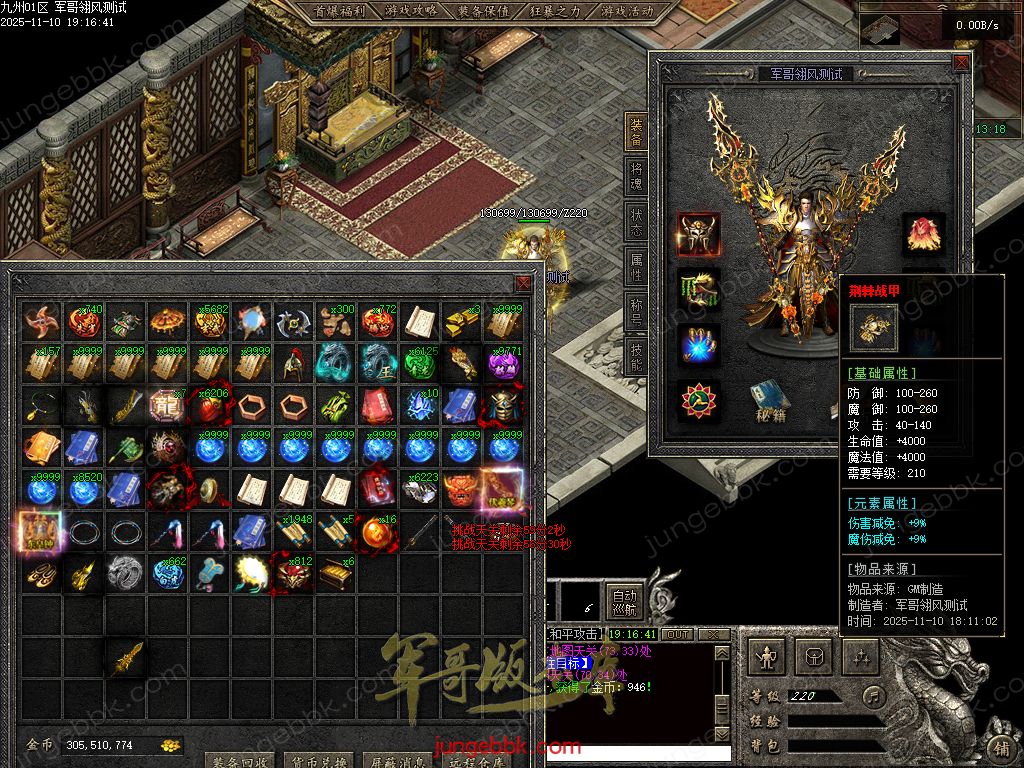This screenshot has width=1024, height=768.
Task: Click the 装备回收 equipment recycle button
Action: tap(240, 762)
